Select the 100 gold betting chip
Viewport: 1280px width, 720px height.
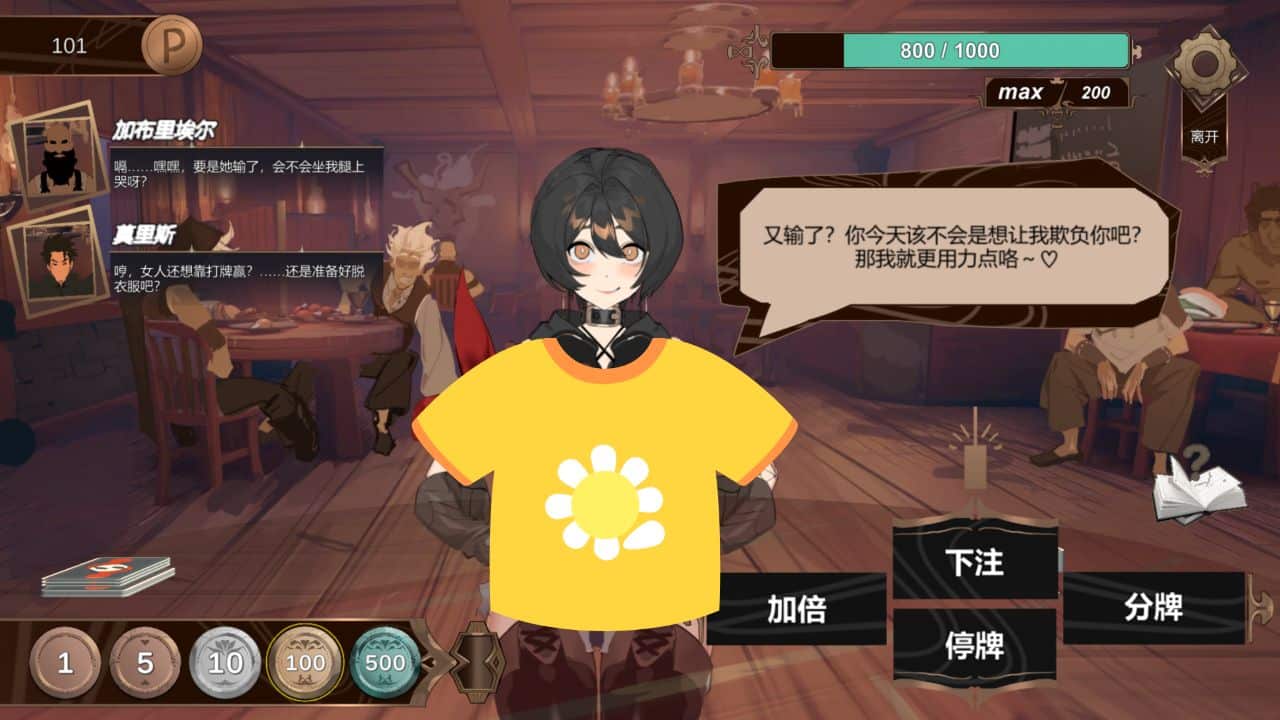[x=305, y=661]
